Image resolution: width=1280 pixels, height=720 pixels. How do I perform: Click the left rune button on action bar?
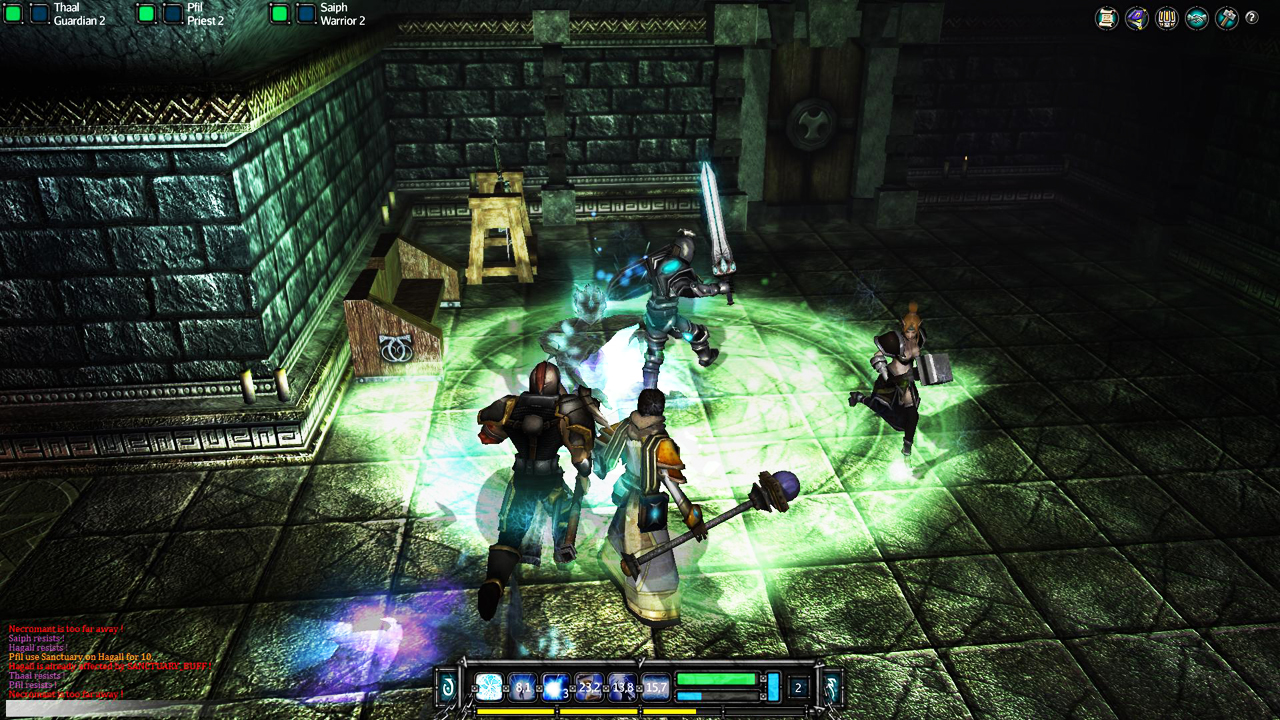point(448,687)
